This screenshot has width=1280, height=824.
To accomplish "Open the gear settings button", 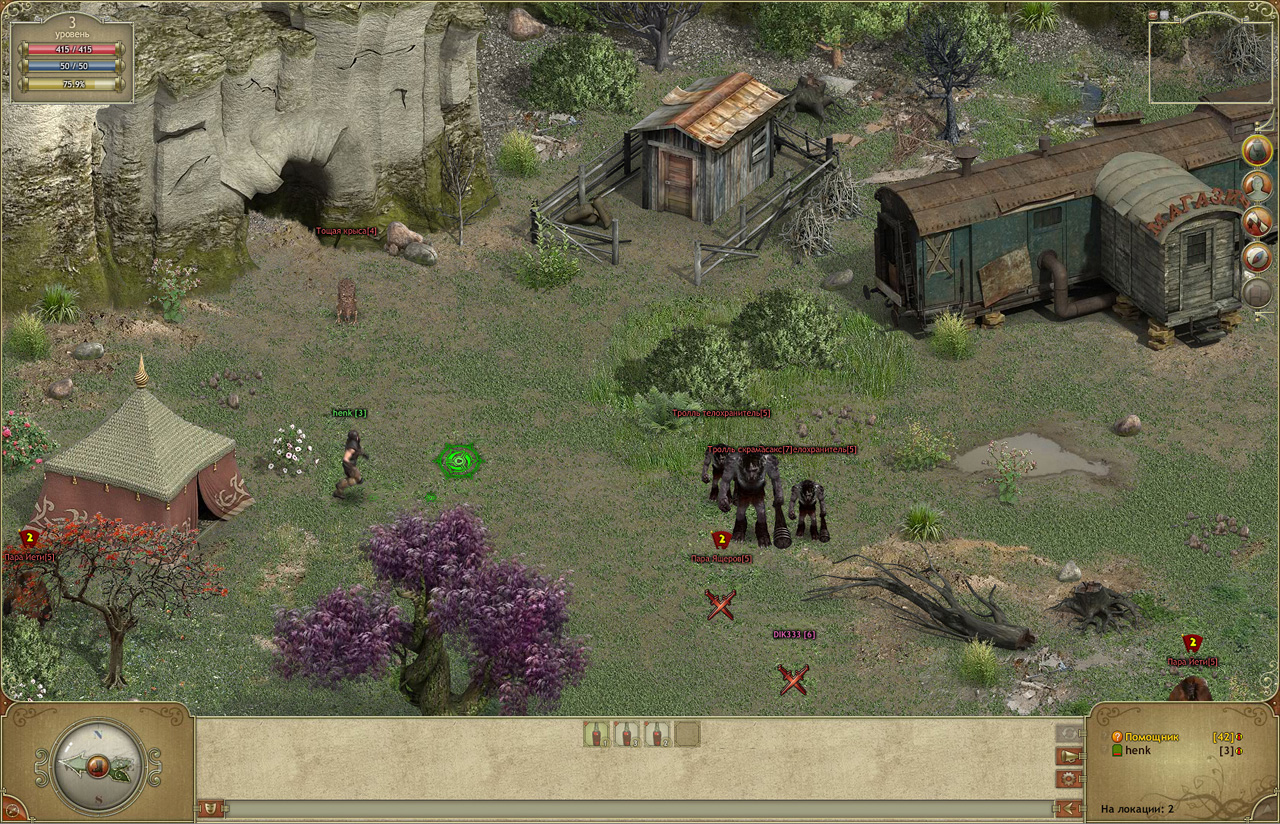I will pyautogui.click(x=1068, y=778).
